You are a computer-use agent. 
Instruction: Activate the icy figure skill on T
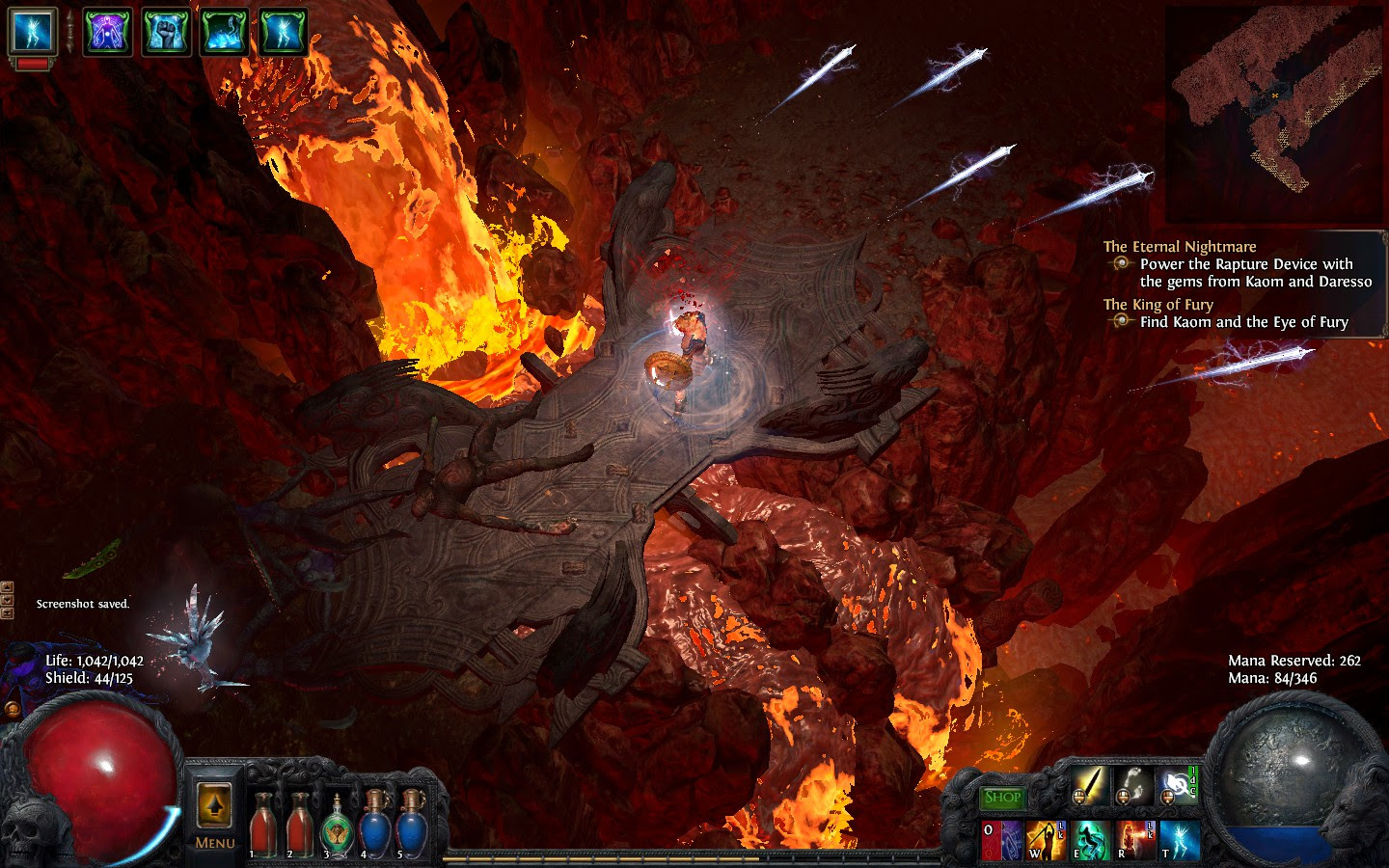click(x=1180, y=840)
